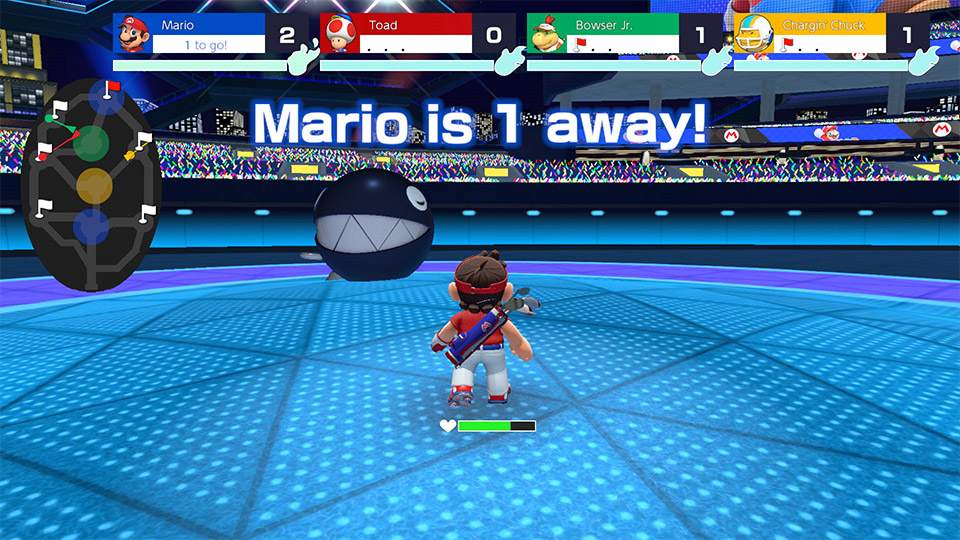Screen dimensions: 960x540
Task: Click the oval course minimap
Action: (x=91, y=187)
